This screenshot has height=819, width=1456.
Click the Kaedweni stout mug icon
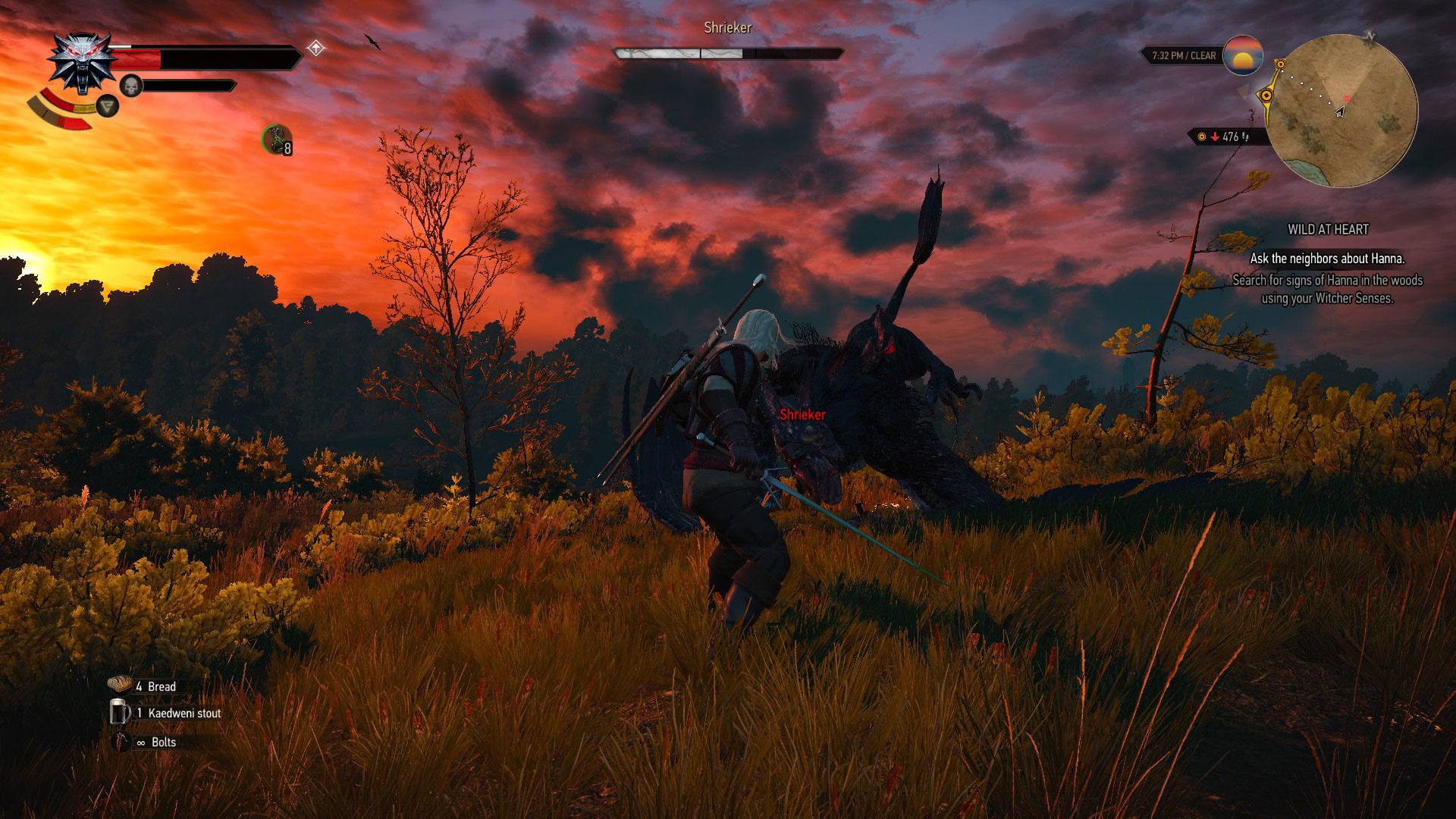[x=120, y=713]
